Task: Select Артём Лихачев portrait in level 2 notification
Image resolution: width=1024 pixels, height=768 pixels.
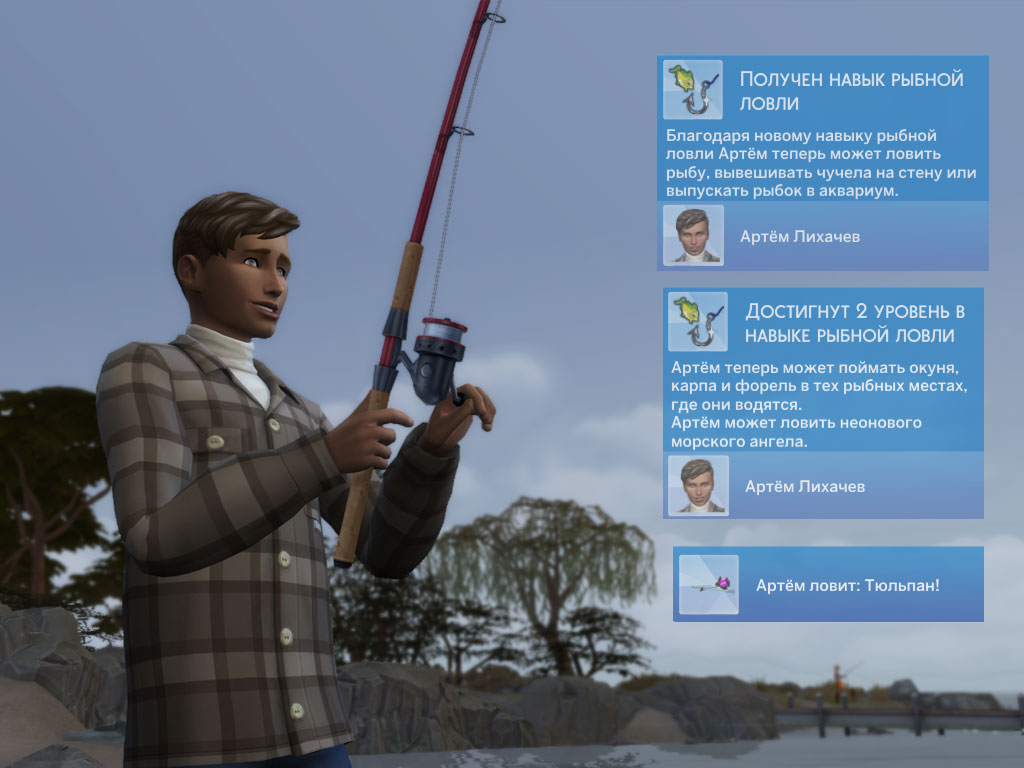Action: click(x=698, y=486)
